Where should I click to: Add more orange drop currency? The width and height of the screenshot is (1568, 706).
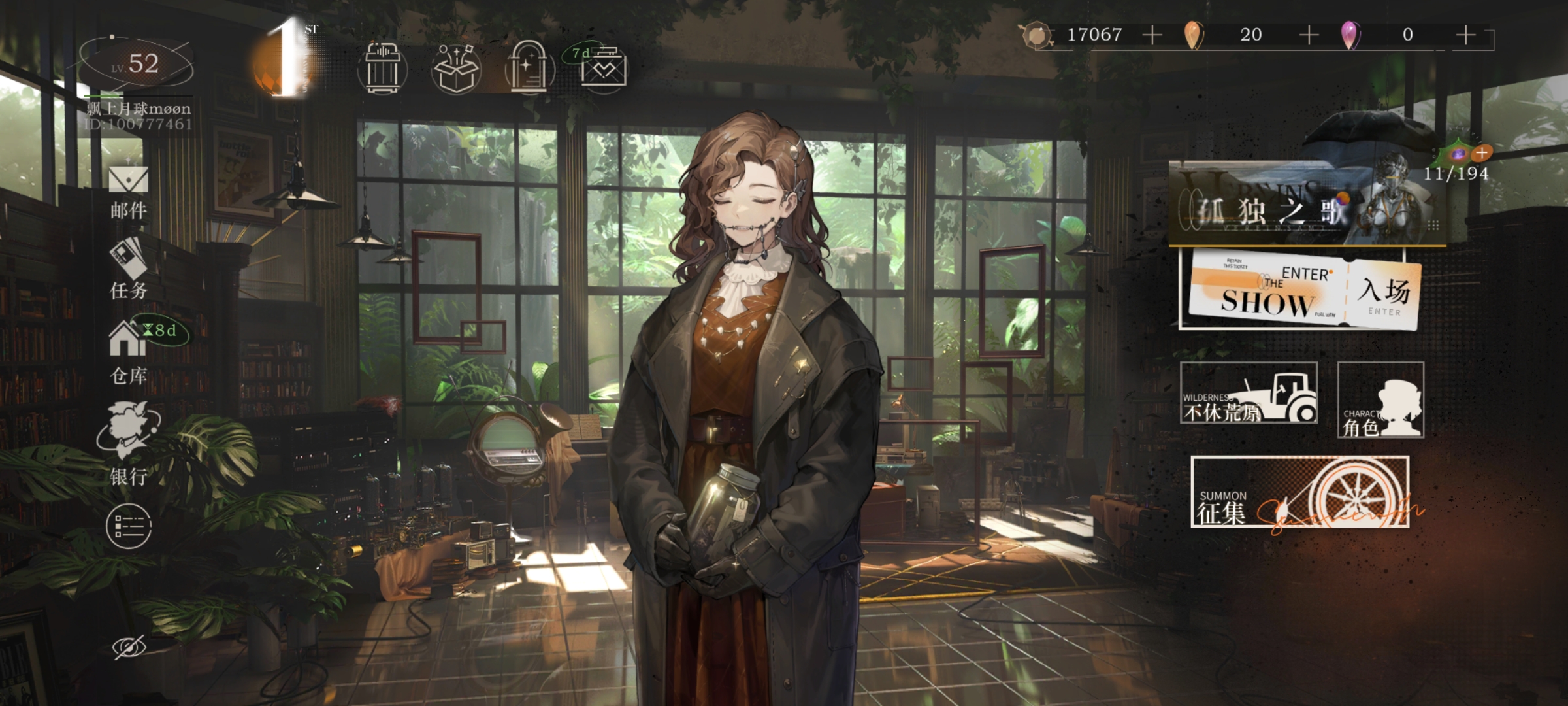click(1309, 35)
